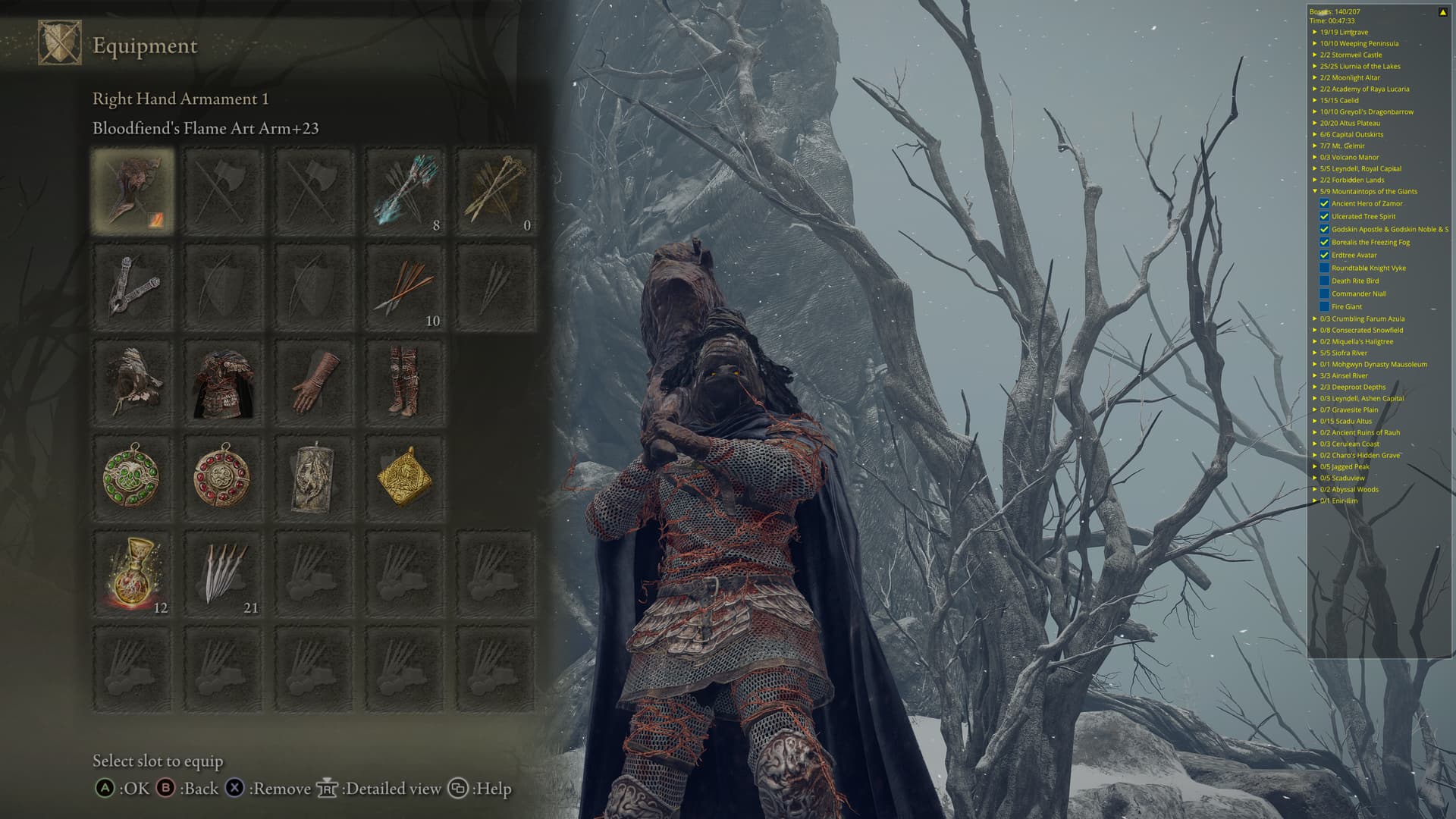This screenshot has width=1456, height=819.
Task: Pick the bolts slot holding 10
Action: [405, 287]
